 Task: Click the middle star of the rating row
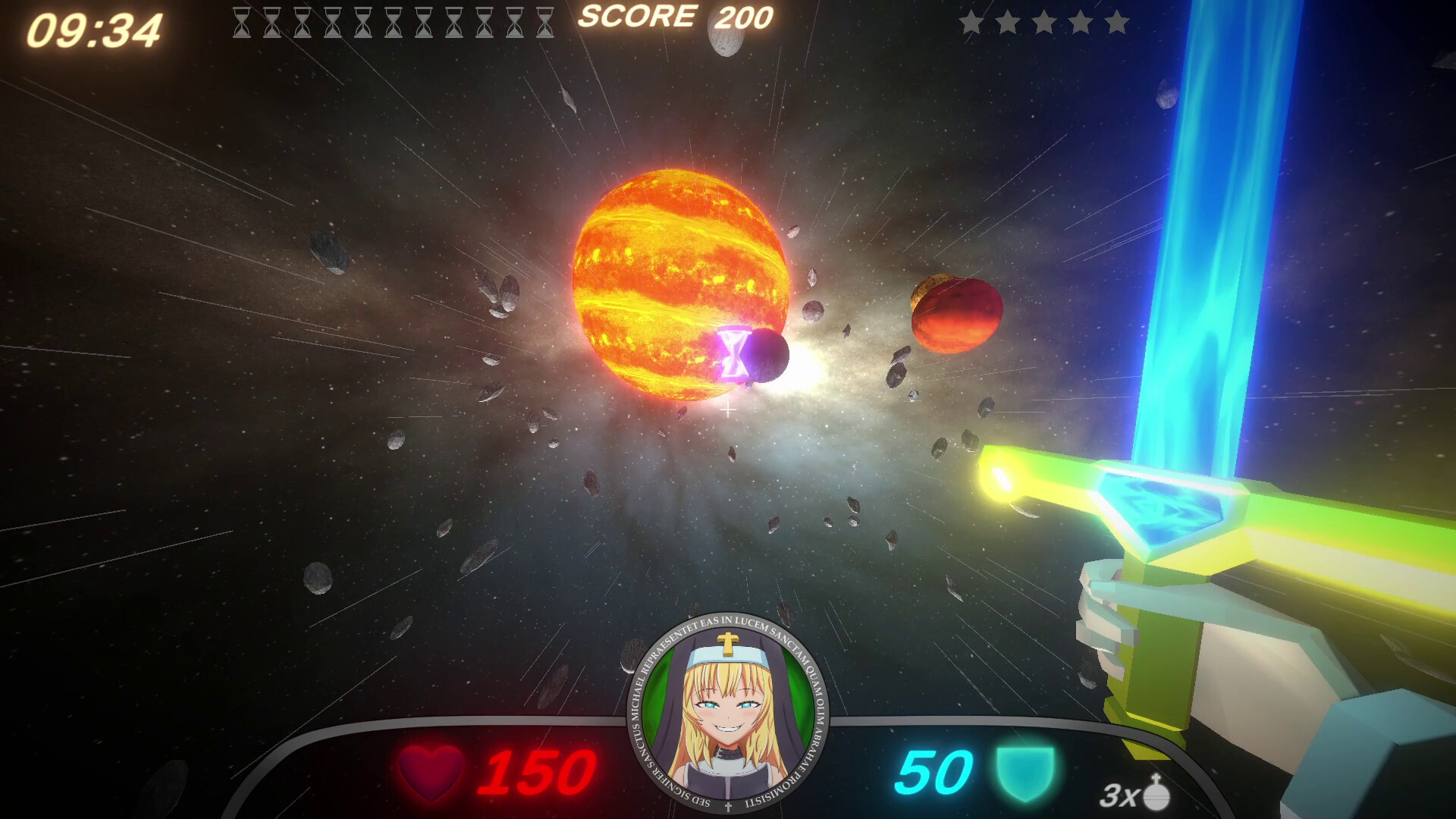click(1045, 23)
